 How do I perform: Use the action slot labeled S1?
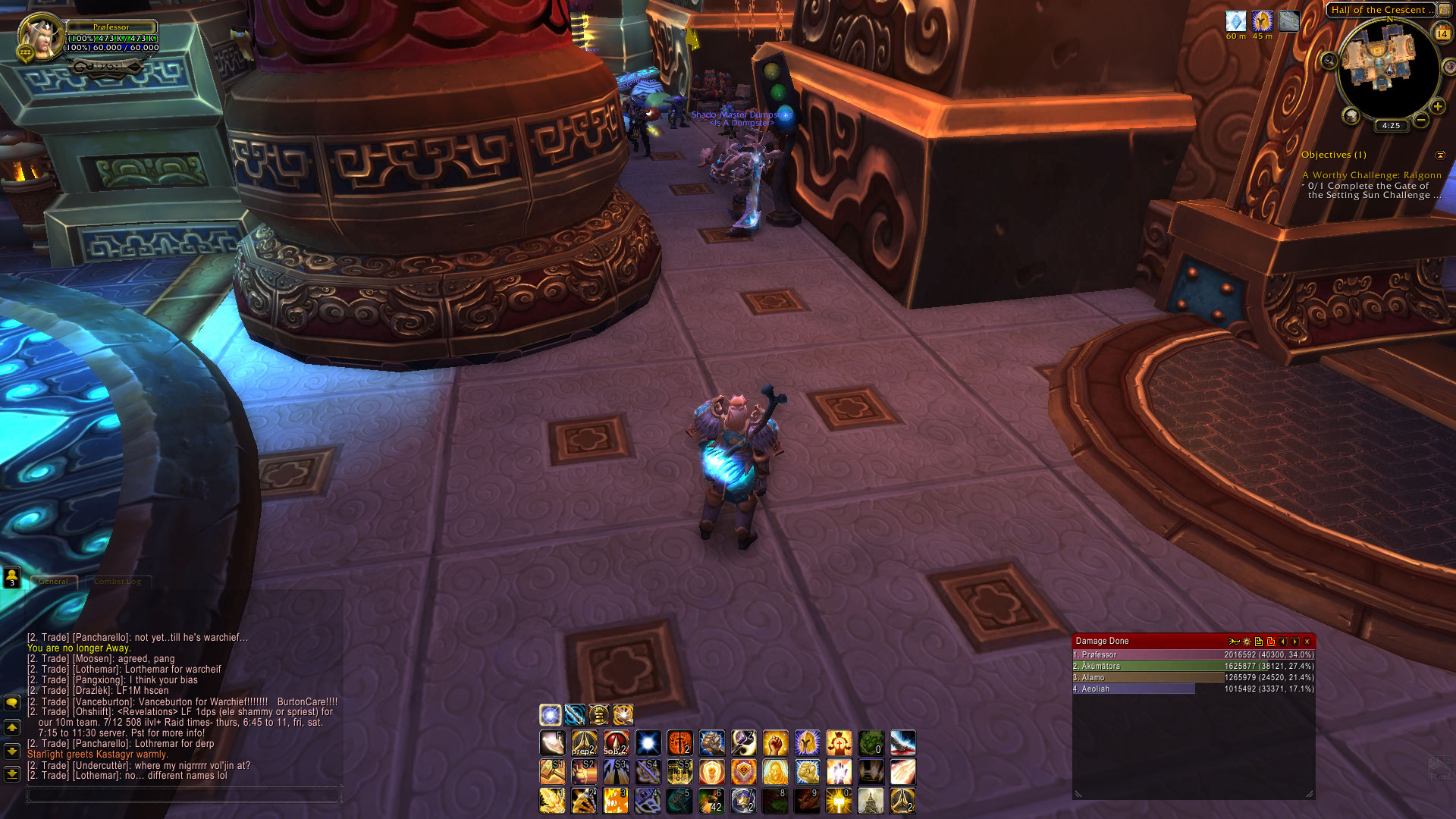552,772
